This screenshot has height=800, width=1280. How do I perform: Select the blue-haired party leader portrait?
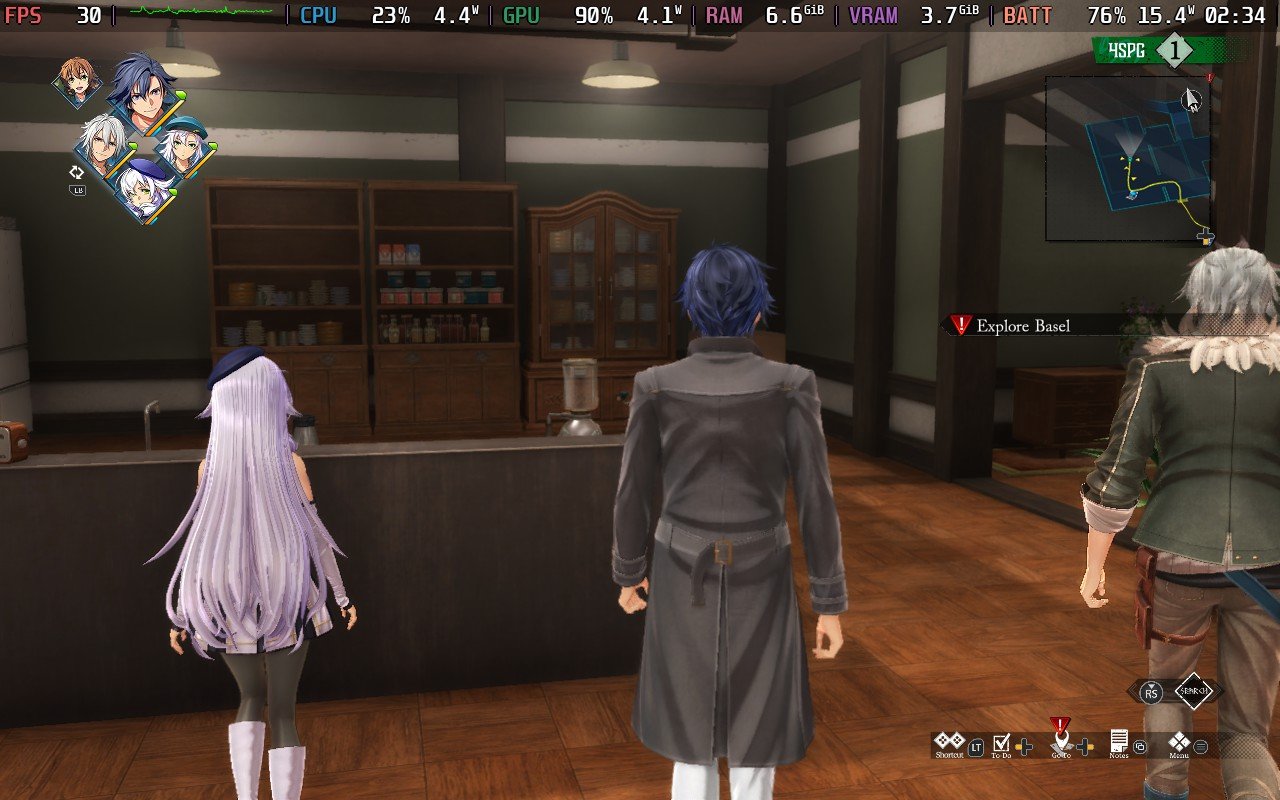(x=143, y=92)
